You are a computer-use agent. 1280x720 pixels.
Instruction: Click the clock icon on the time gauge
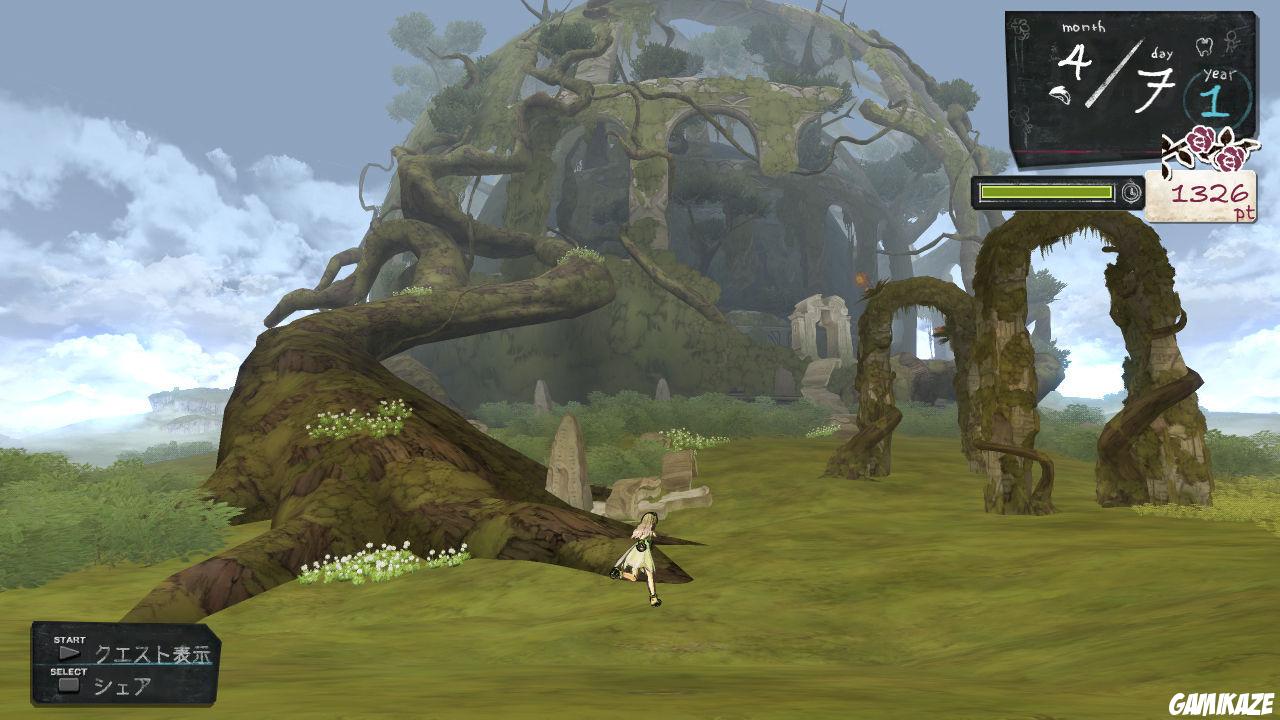pyautogui.click(x=1131, y=192)
